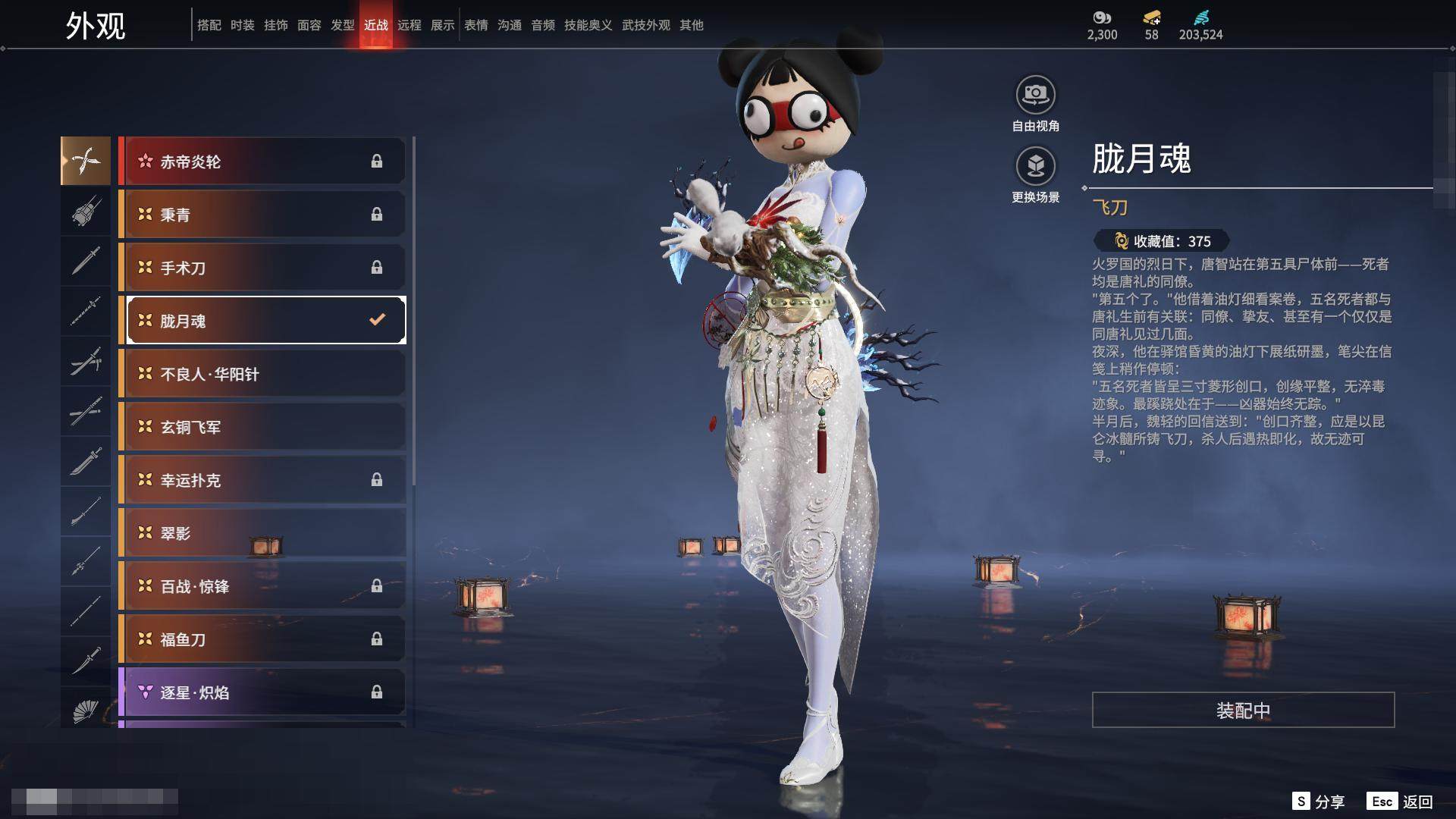Choose the 手术刀 skin entry
The width and height of the screenshot is (1456, 819).
(x=262, y=268)
